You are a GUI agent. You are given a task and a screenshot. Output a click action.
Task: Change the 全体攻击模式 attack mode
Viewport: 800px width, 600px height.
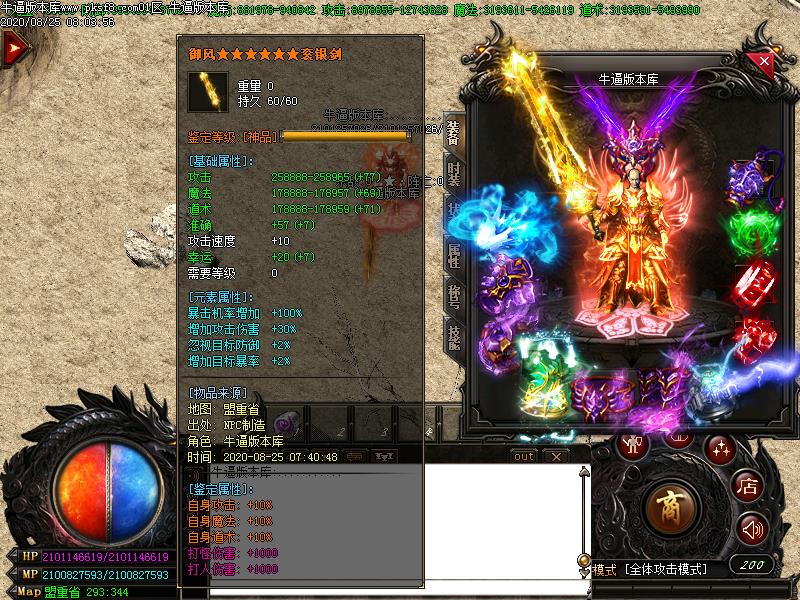[664, 570]
